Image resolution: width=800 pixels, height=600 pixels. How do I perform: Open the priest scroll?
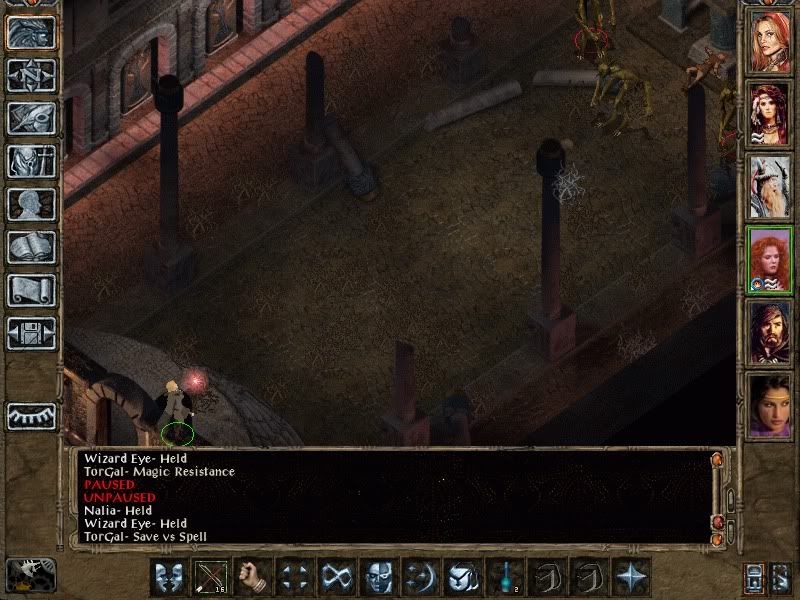pyautogui.click(x=31, y=290)
